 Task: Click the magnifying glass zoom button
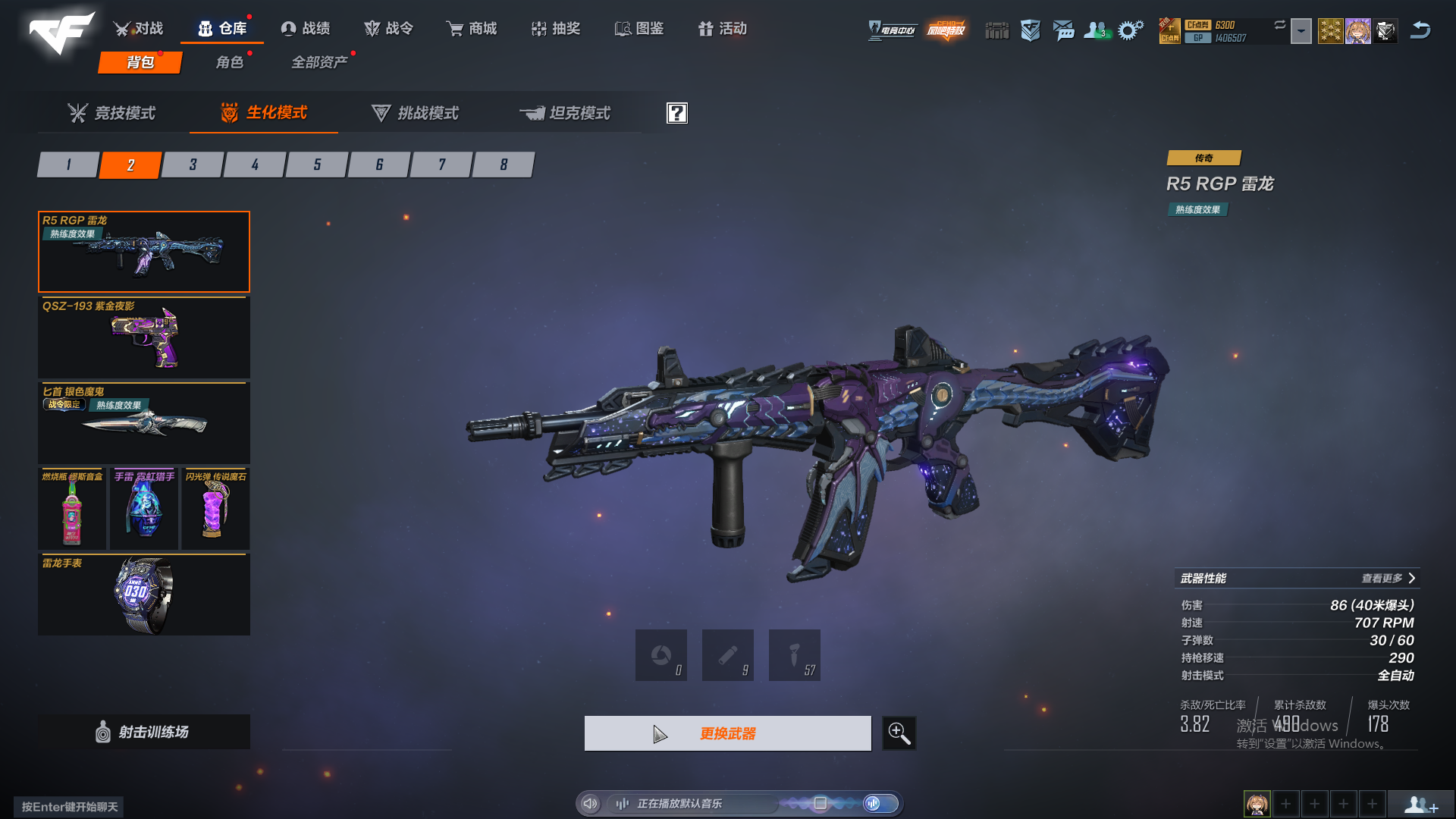click(899, 733)
